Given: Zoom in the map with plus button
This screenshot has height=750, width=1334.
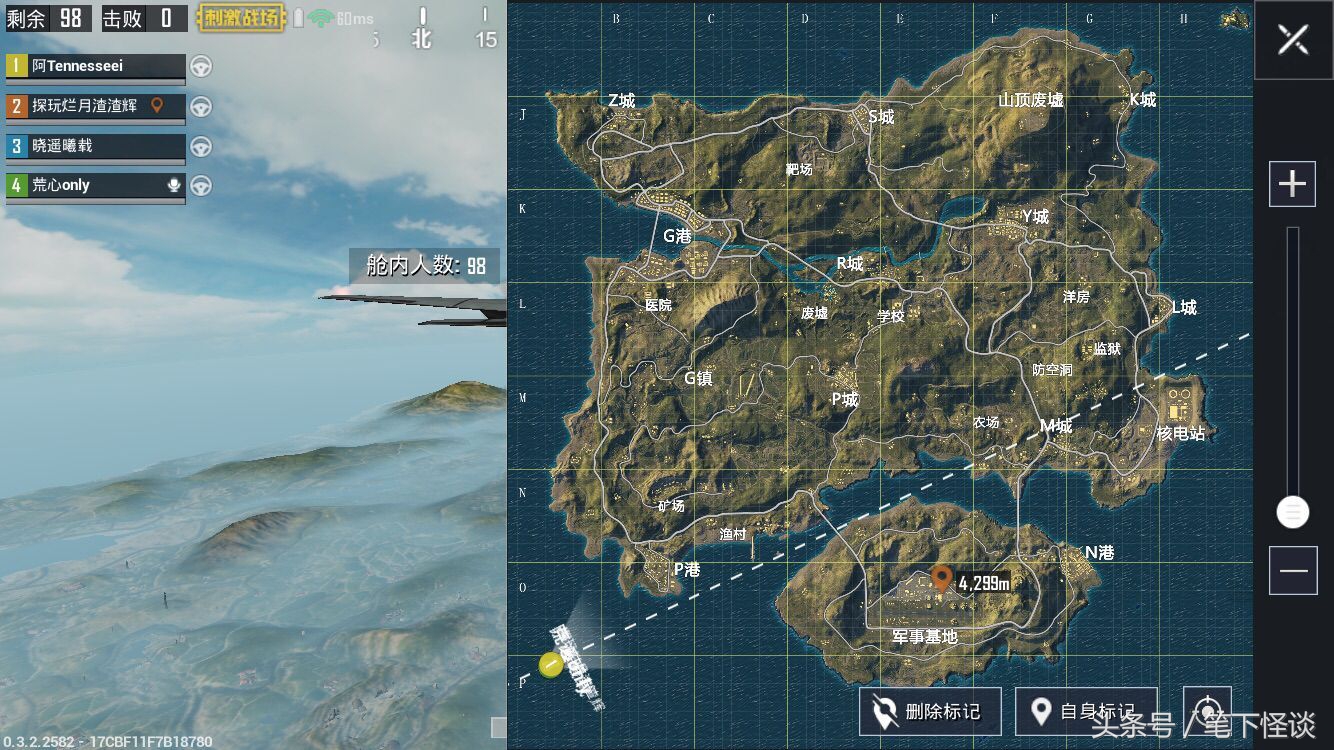Looking at the screenshot, I should (1292, 185).
